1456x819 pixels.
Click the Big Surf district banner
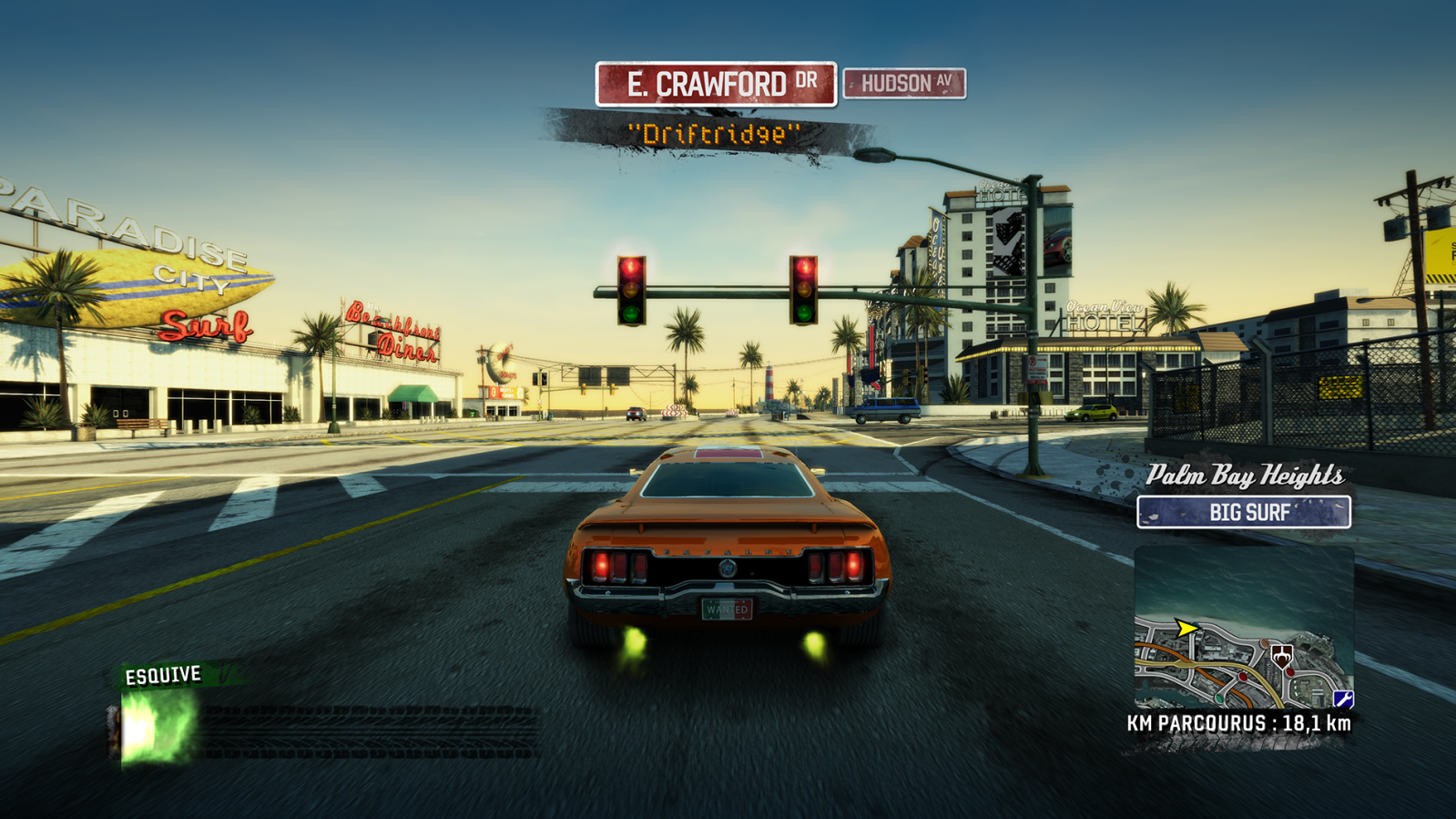pyautogui.click(x=1243, y=512)
